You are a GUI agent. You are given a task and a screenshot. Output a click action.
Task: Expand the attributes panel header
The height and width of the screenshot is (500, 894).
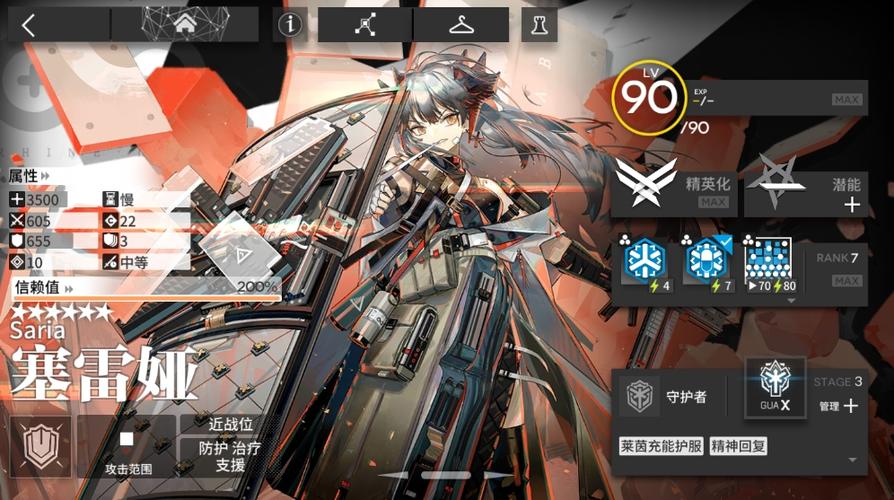click(27, 175)
